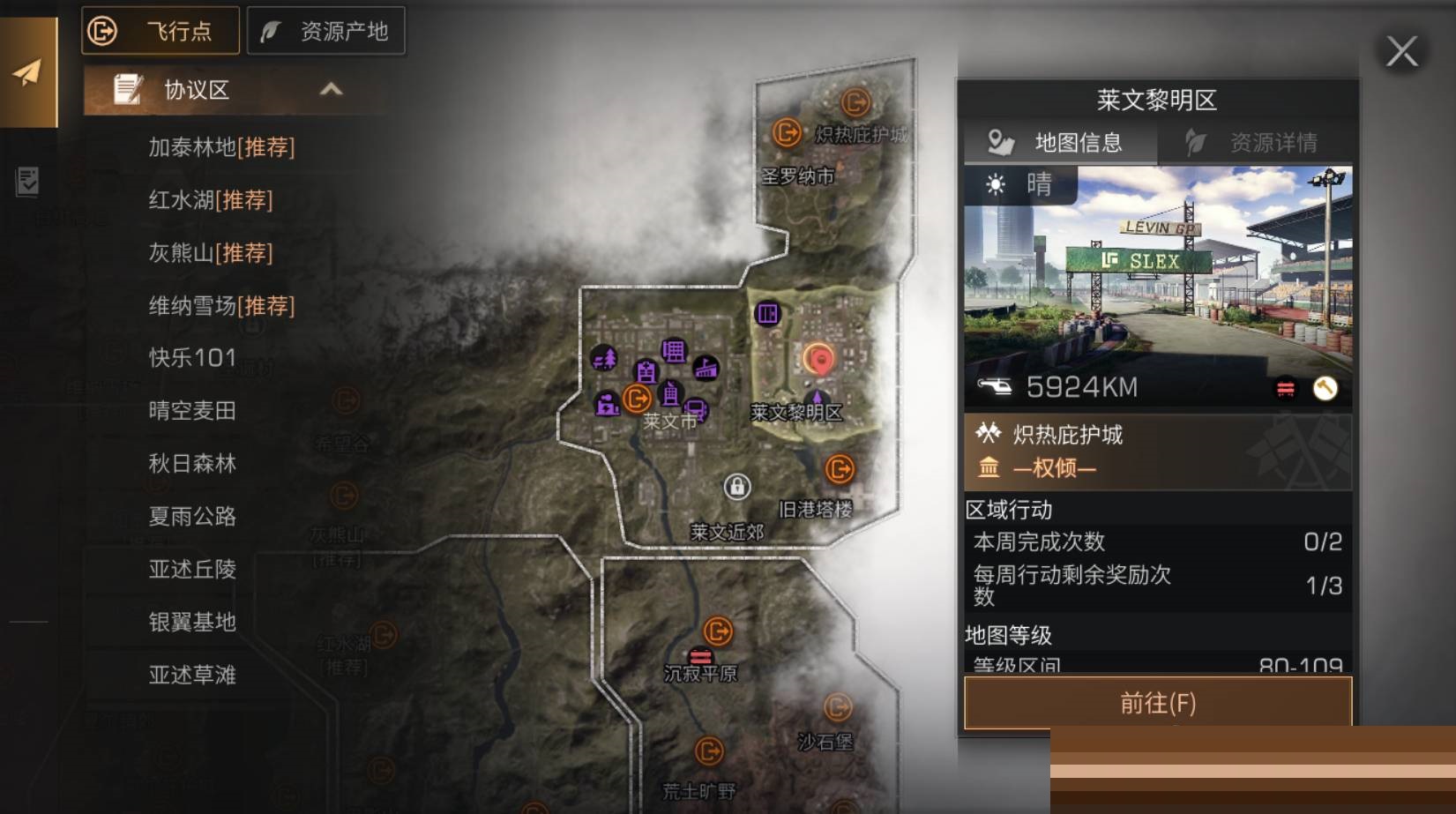Screen dimensions: 1456x814
Task: Switch to the 资源产地 tab
Action: 326,30
